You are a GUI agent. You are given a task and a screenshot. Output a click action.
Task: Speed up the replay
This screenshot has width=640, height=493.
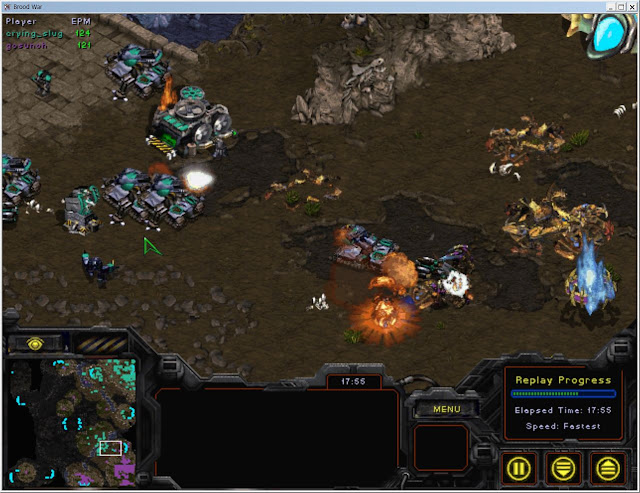(x=609, y=467)
